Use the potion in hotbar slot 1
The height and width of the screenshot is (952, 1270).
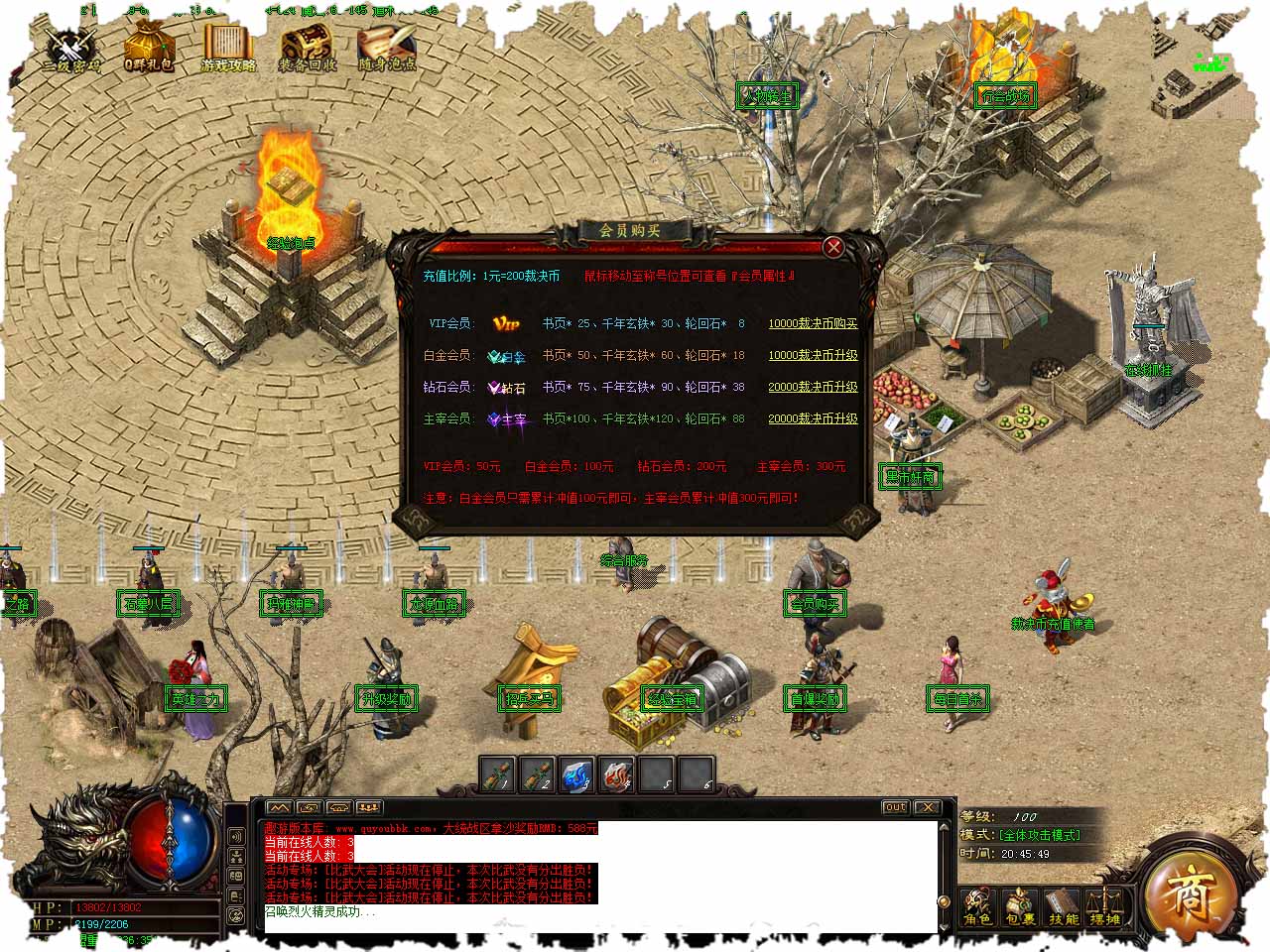pyautogui.click(x=498, y=774)
